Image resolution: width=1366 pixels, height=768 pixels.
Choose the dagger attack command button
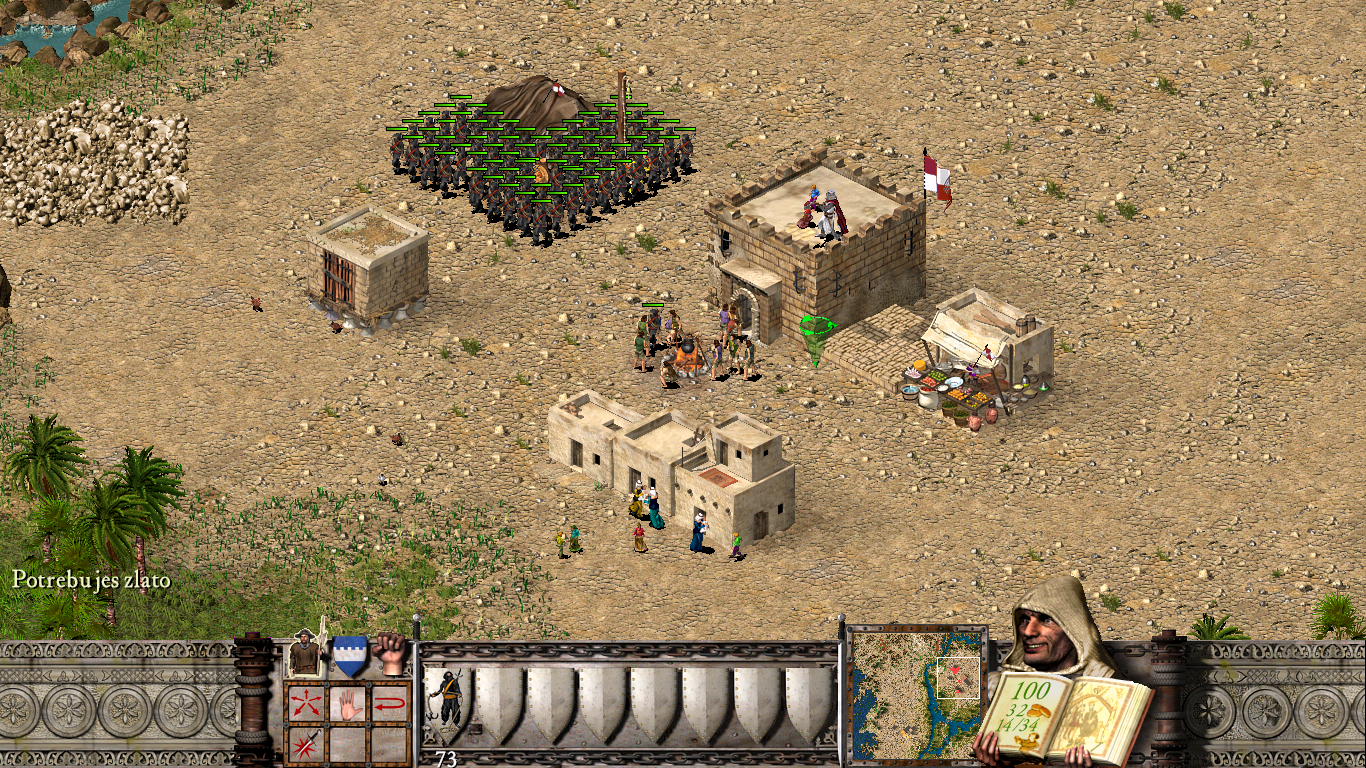(x=304, y=744)
